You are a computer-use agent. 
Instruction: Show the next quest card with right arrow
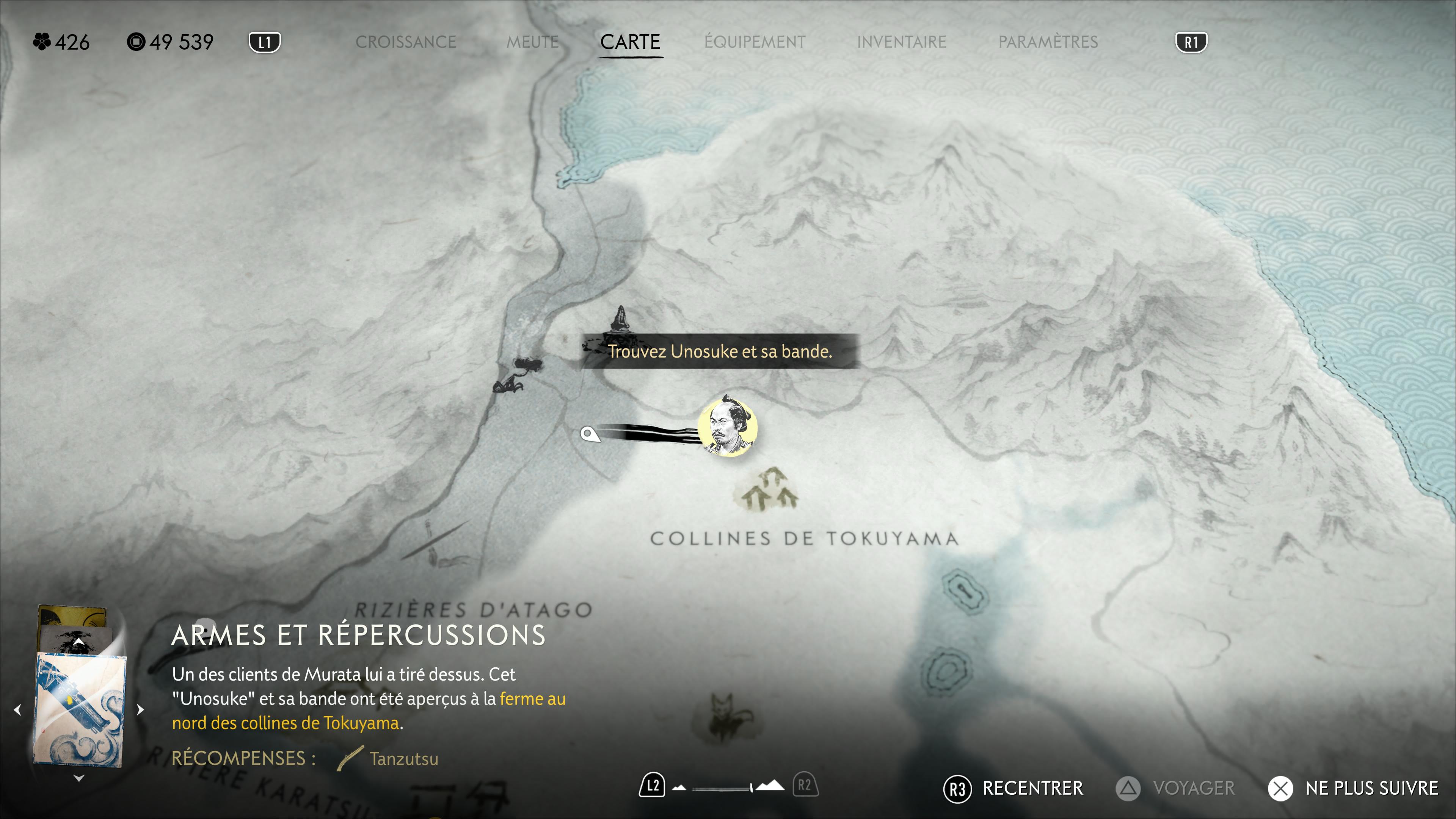pos(140,709)
